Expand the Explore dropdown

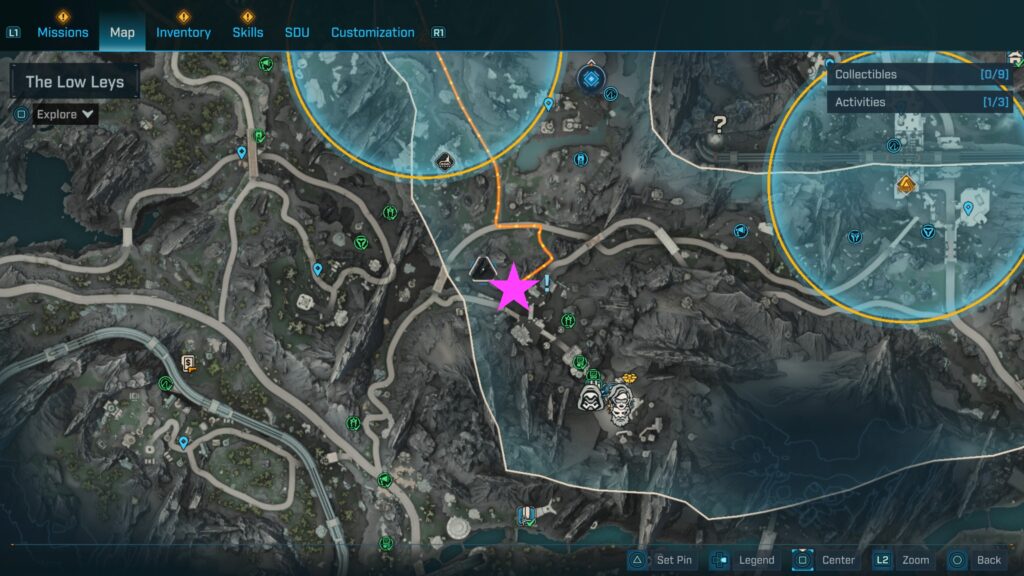click(x=66, y=114)
